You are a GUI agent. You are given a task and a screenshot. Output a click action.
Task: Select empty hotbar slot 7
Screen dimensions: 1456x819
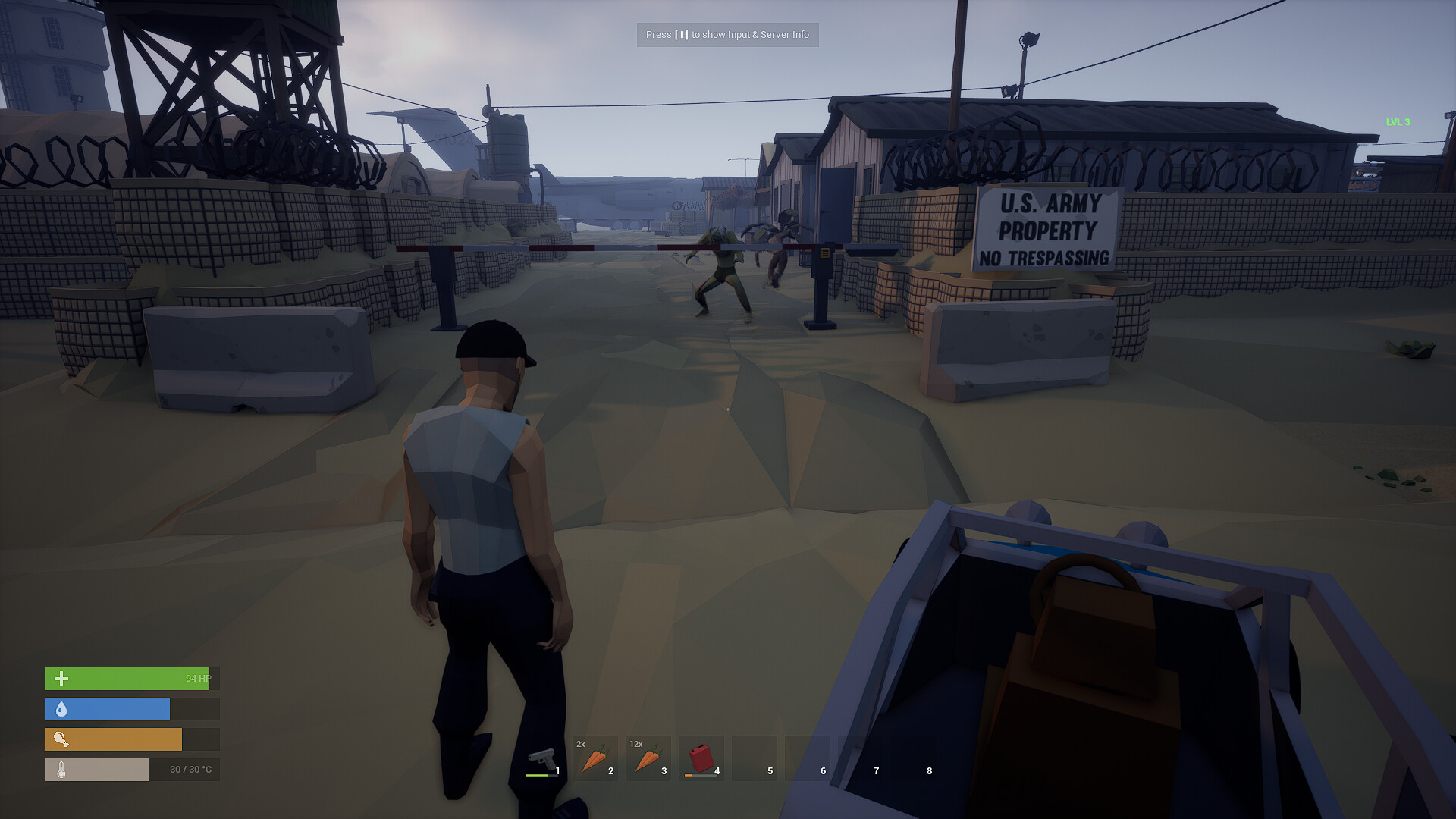(861, 758)
